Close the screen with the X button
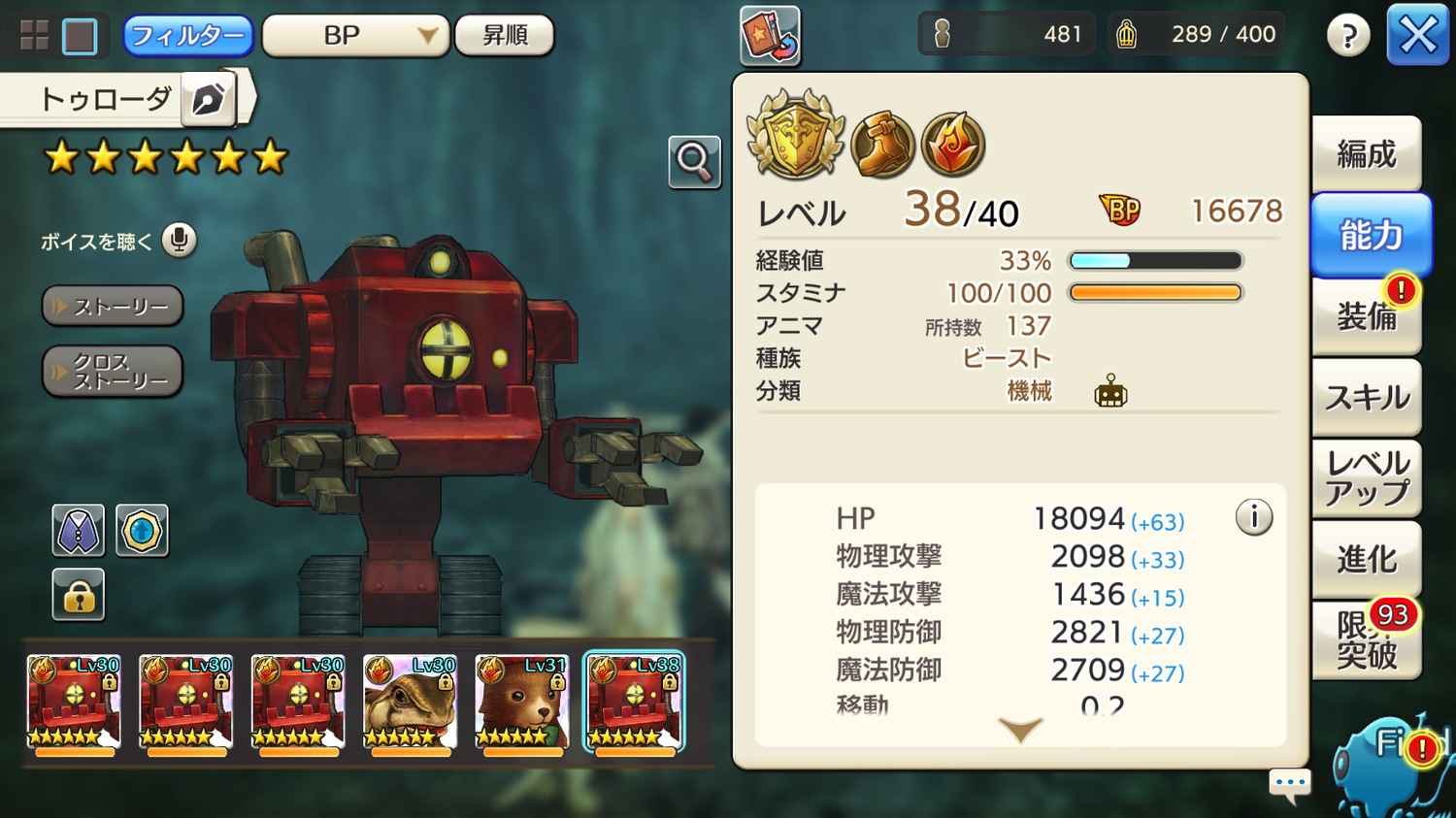 [x=1417, y=36]
